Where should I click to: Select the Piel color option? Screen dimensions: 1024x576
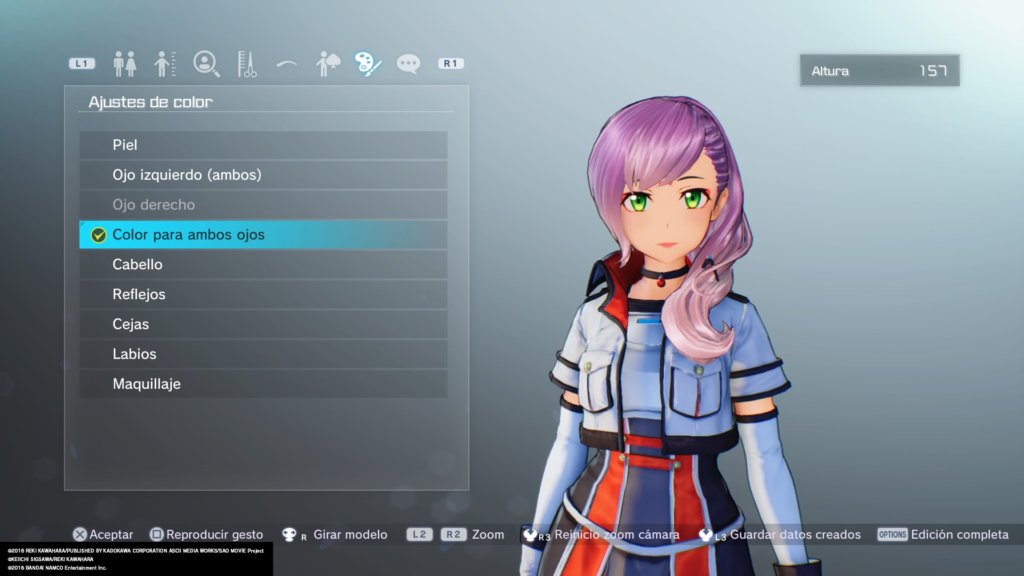(x=263, y=145)
